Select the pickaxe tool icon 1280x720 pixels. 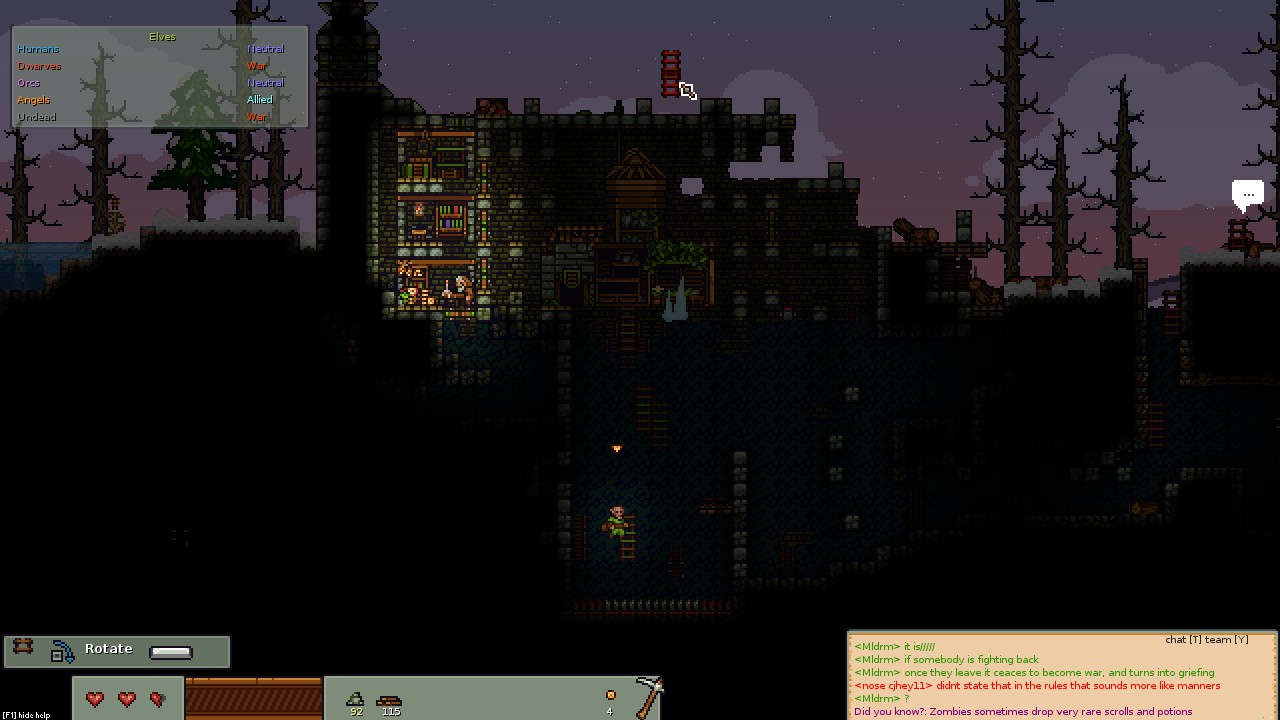tap(648, 696)
